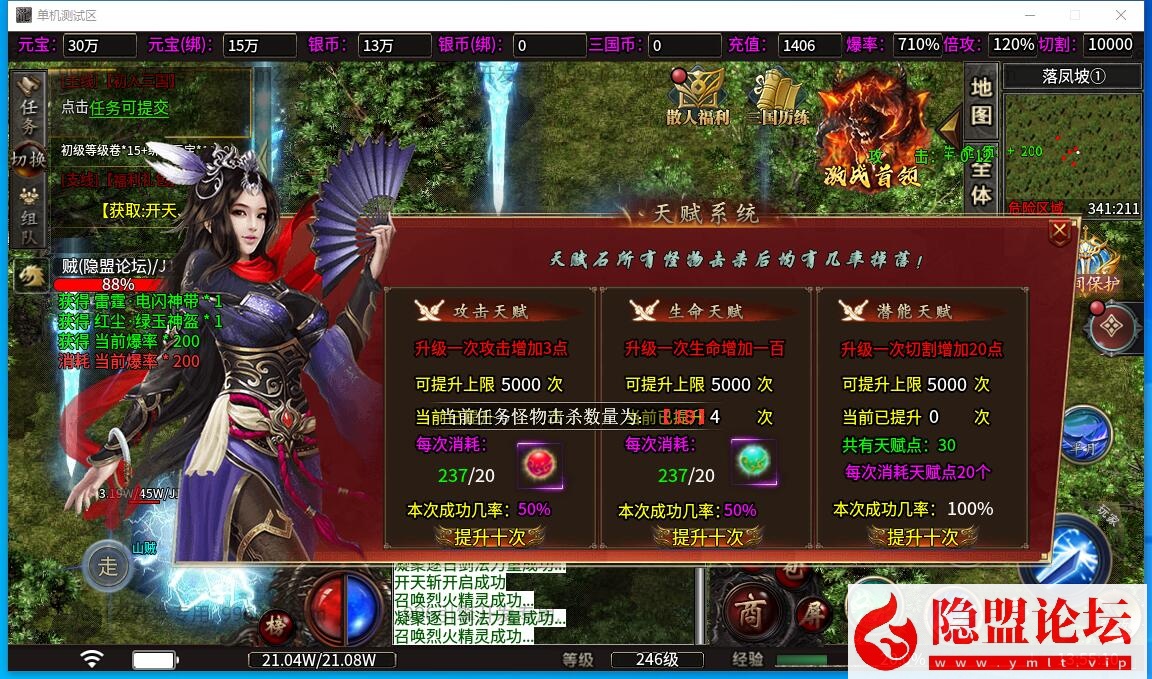Screen dimensions: 1152x679
Task: Select the red attack talent stone icon
Action: (x=539, y=465)
